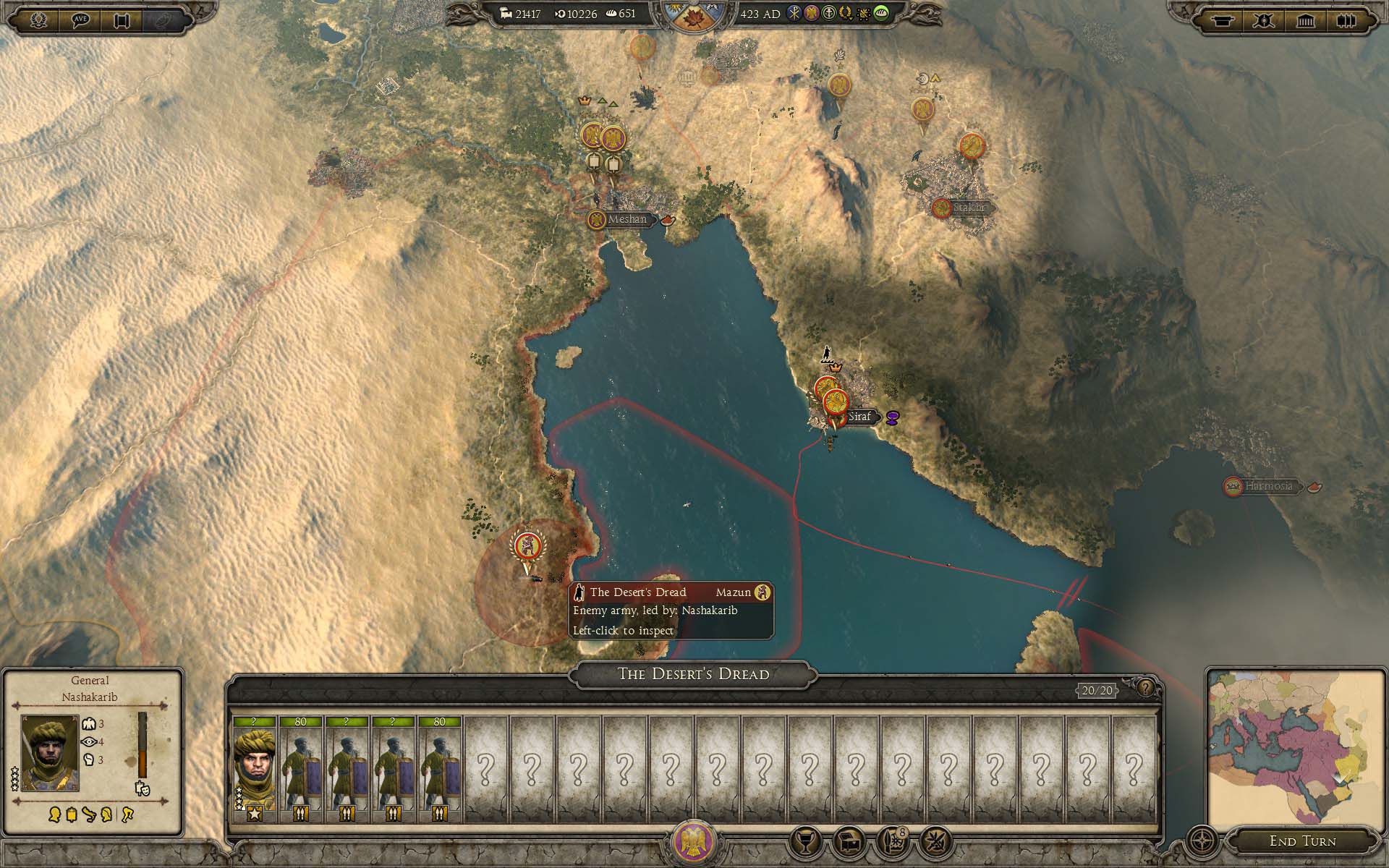The image size is (1389, 868).
Task: Select the Meshan settlement label
Action: click(x=626, y=219)
